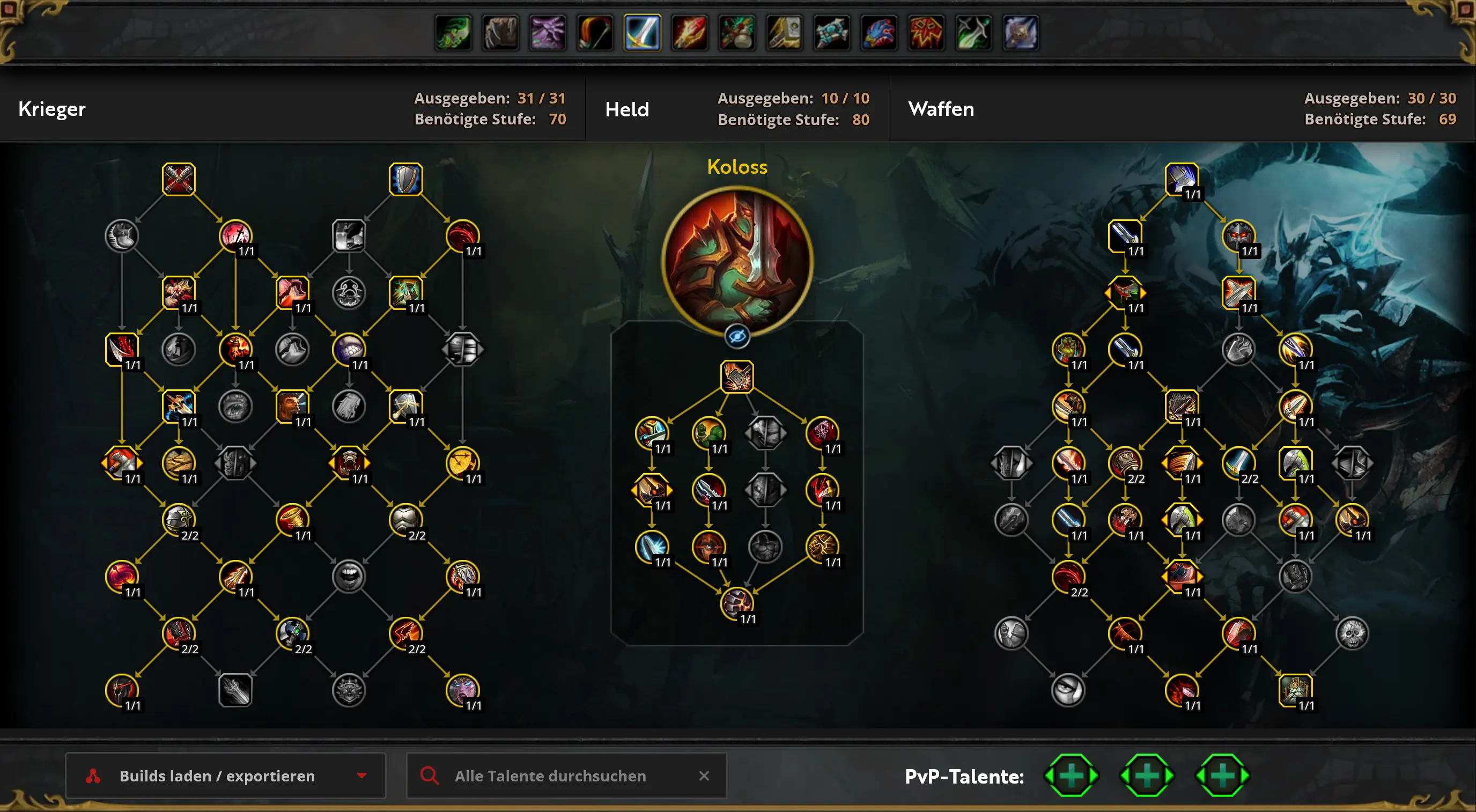Toggle the crossed-eye visibility icon under Koloss
Screen dimensions: 1476x812
point(737,336)
